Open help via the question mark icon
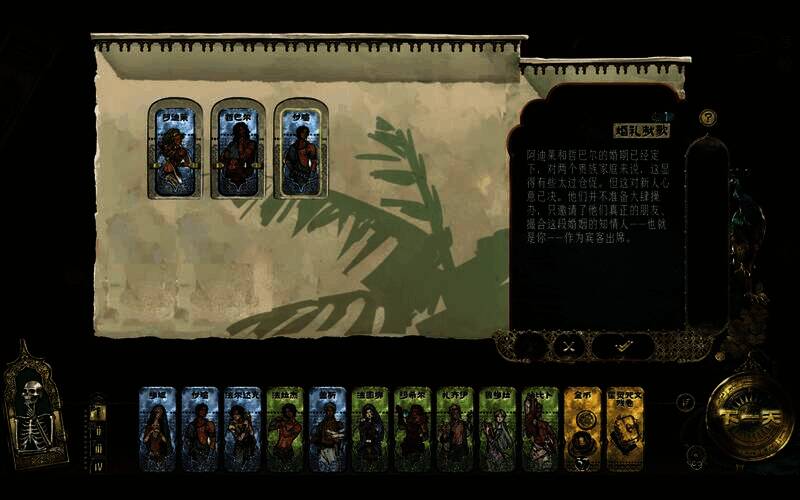This screenshot has height=500, width=800. 708,117
